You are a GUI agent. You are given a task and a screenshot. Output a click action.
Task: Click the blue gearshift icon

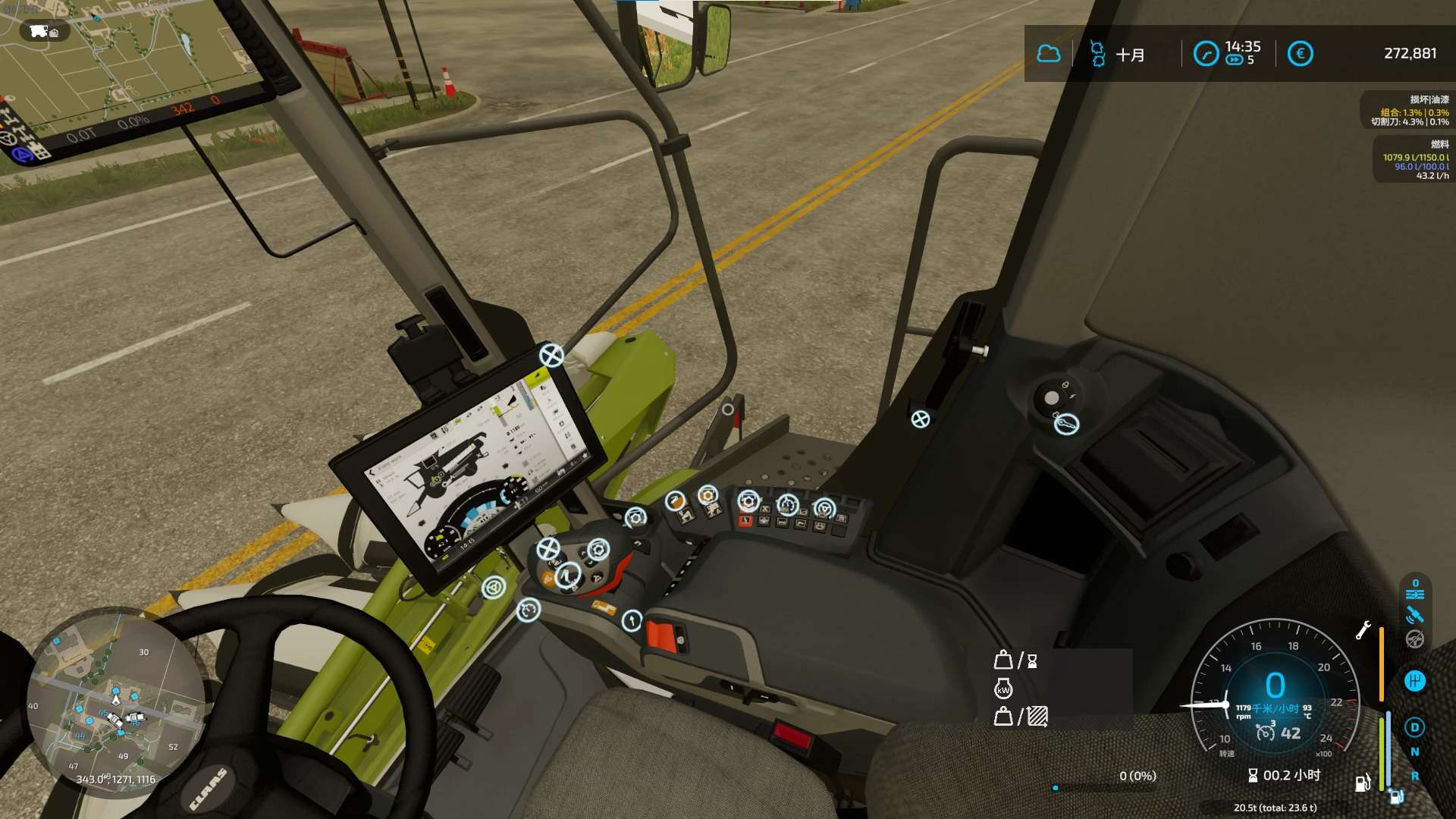[x=1415, y=681]
